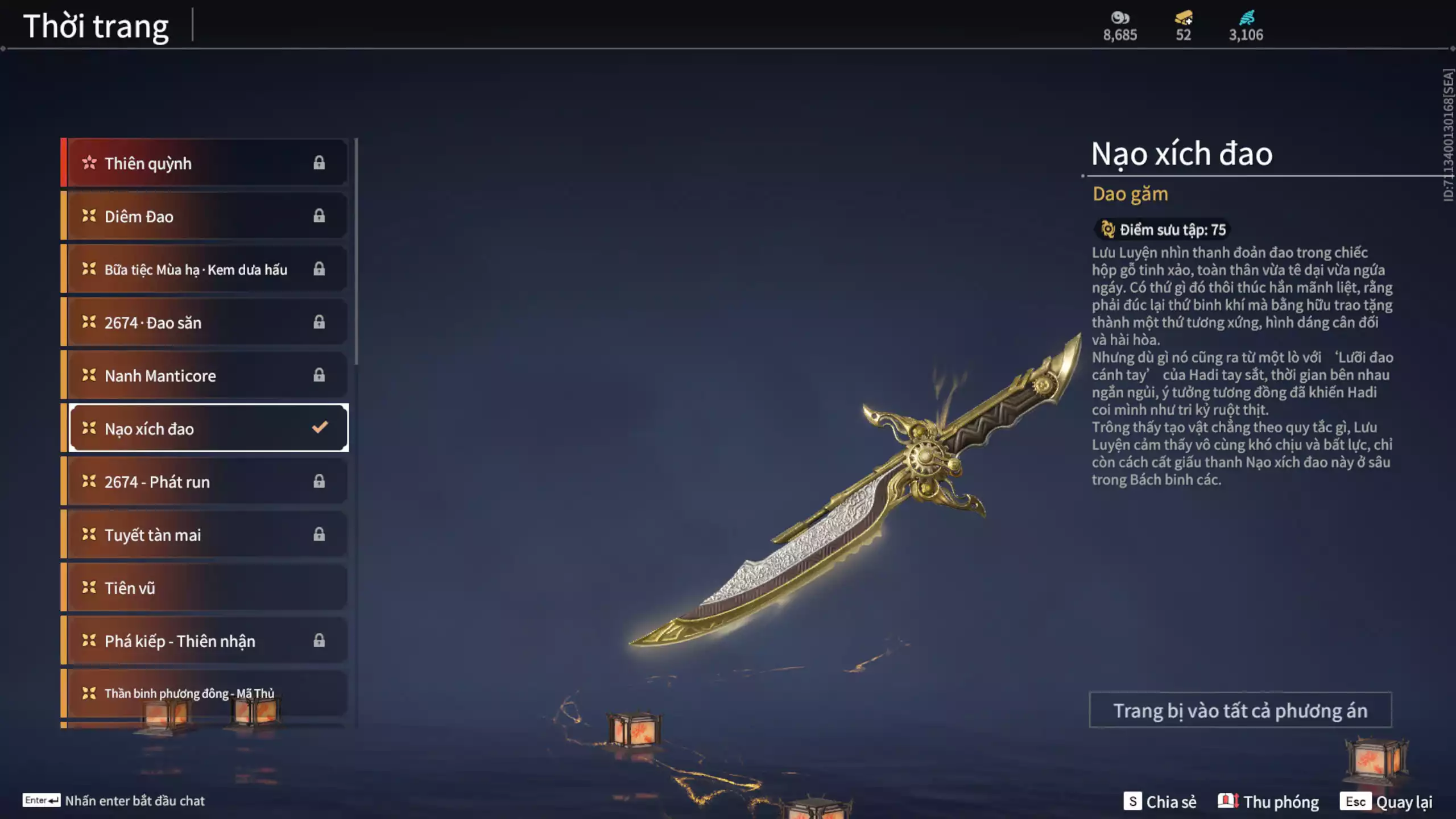Select the Thiên quỳnh skin
Screen dimensions: 1456x819
pos(205,163)
